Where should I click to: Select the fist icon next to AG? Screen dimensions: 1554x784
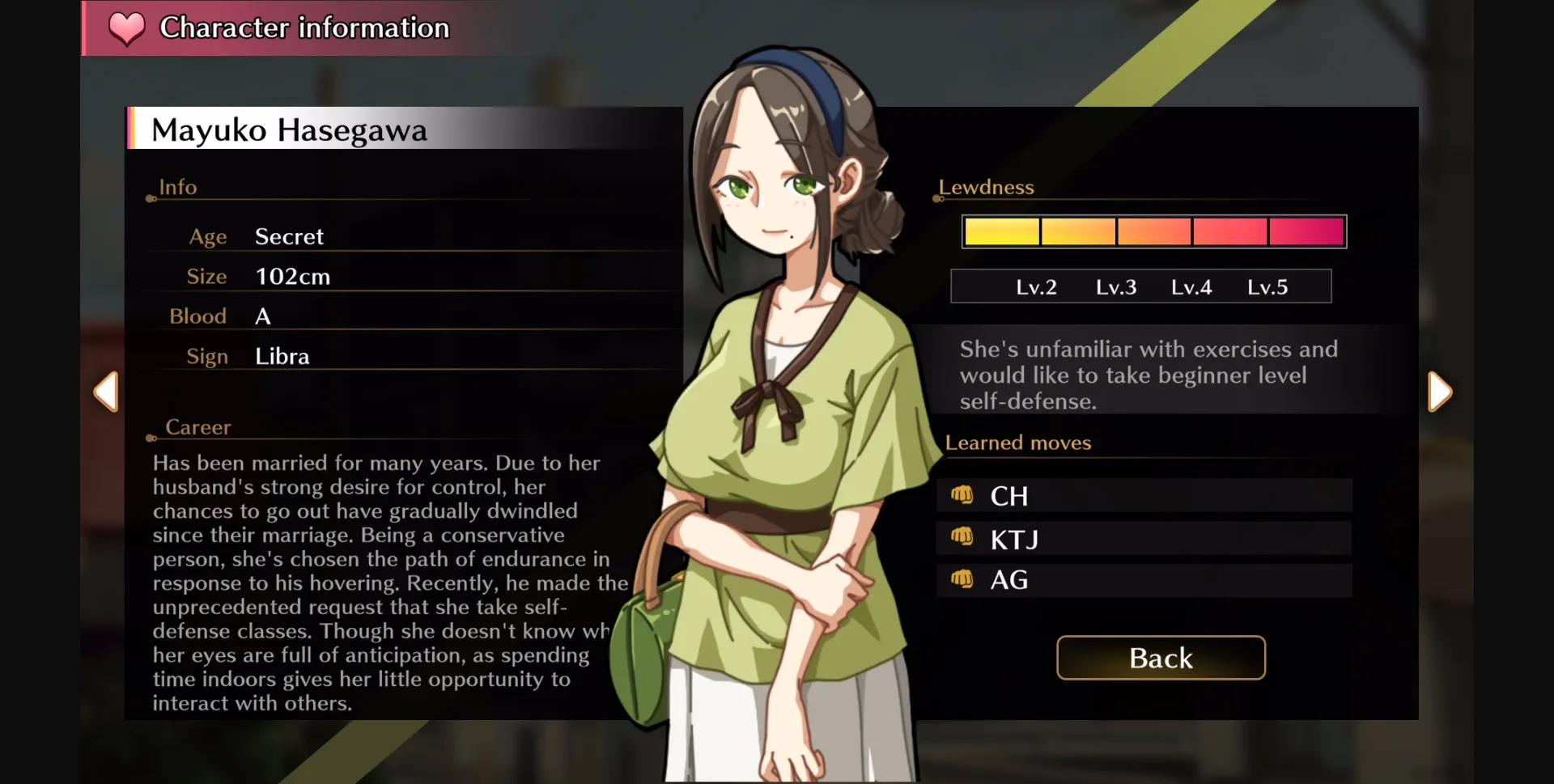pos(963,579)
